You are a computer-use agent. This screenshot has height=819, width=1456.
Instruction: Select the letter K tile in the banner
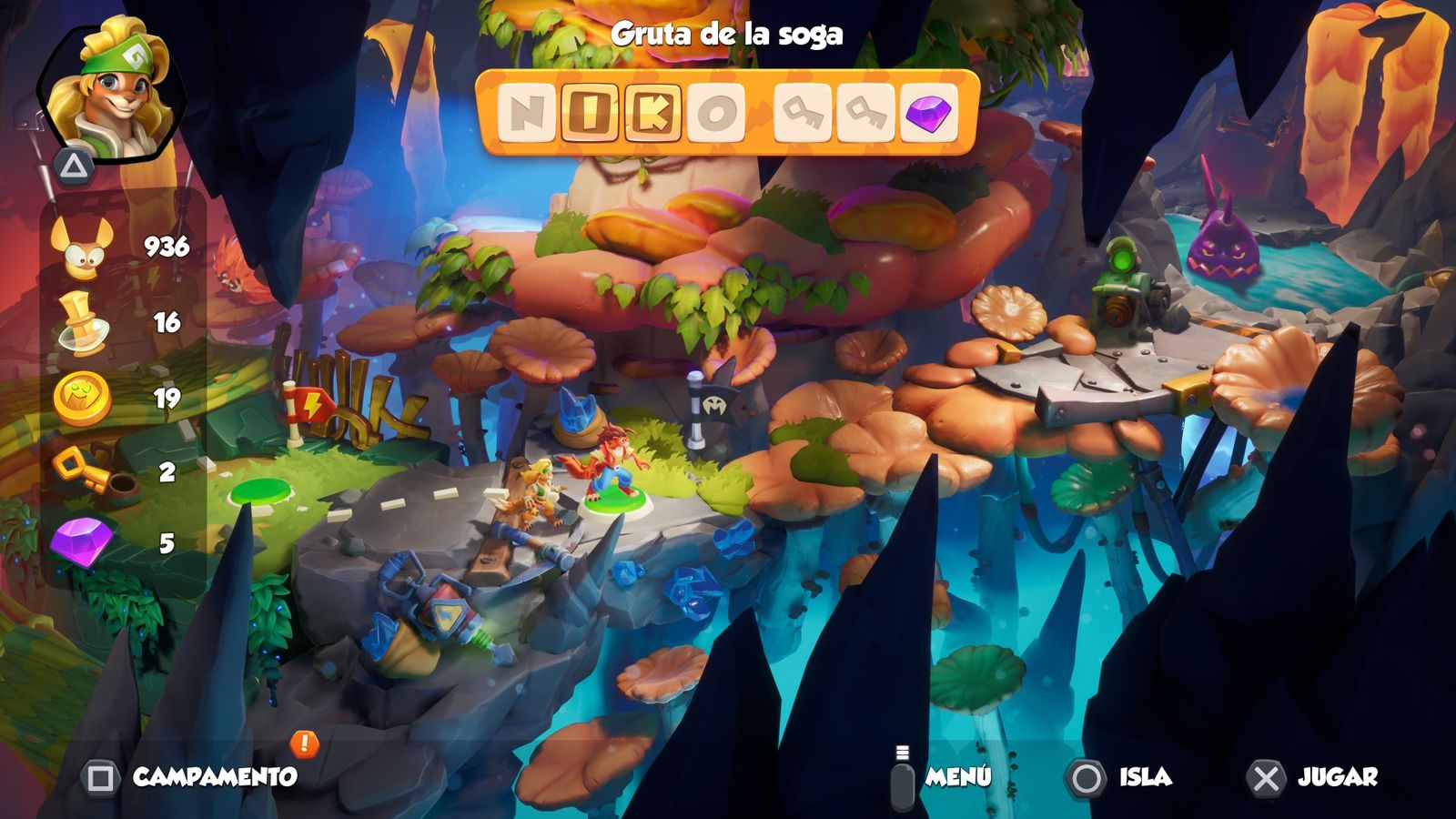point(654,111)
